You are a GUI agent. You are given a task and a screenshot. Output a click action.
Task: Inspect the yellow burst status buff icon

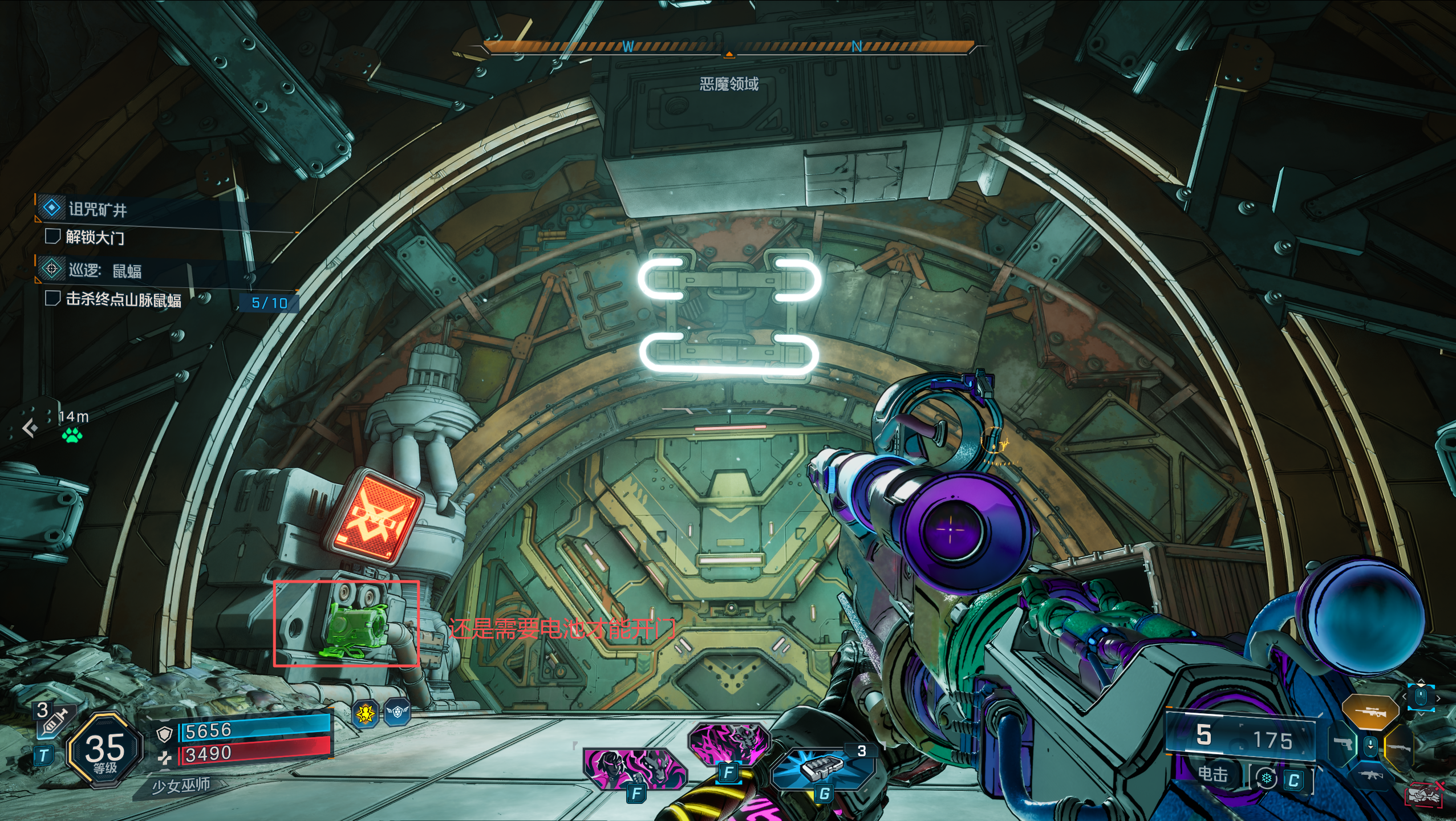366,713
